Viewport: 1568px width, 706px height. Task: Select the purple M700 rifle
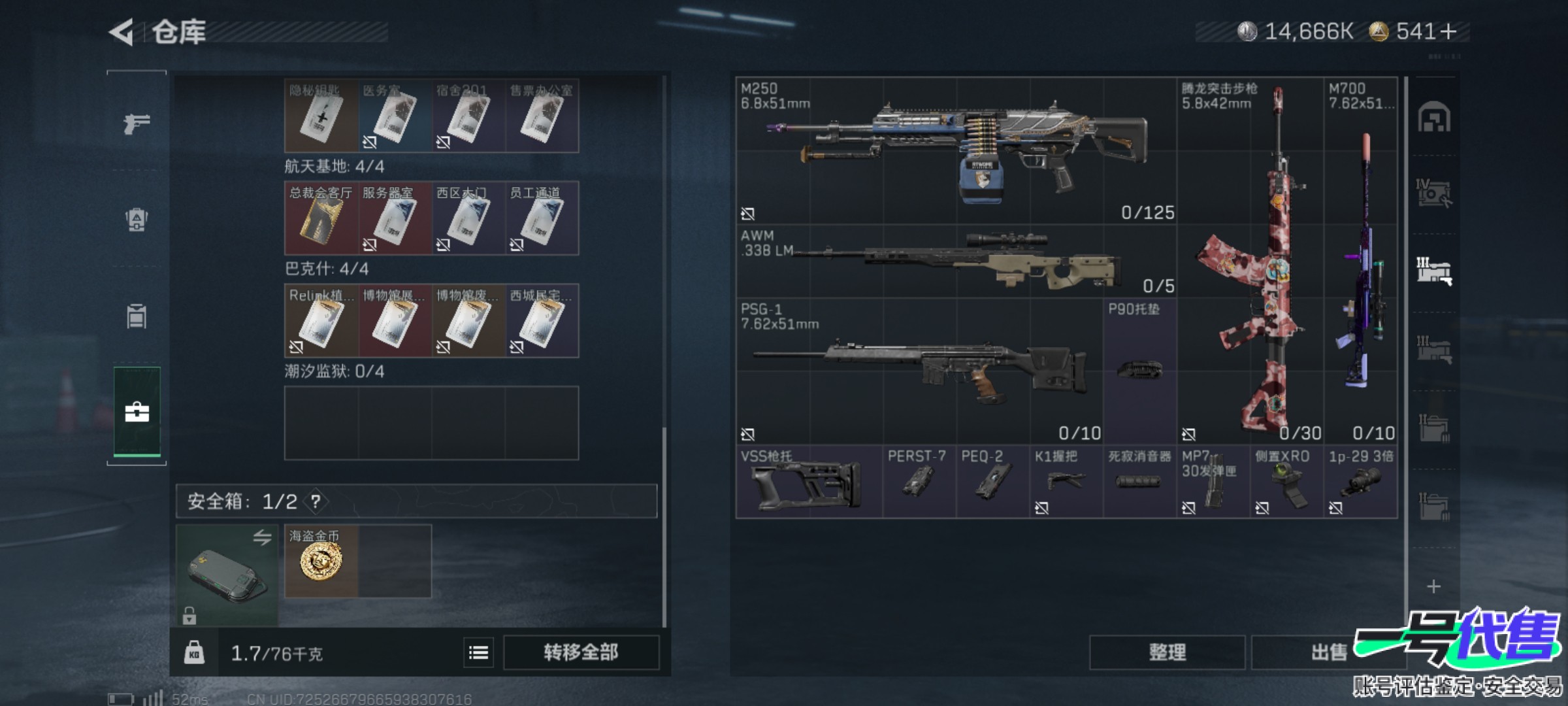click(1361, 261)
